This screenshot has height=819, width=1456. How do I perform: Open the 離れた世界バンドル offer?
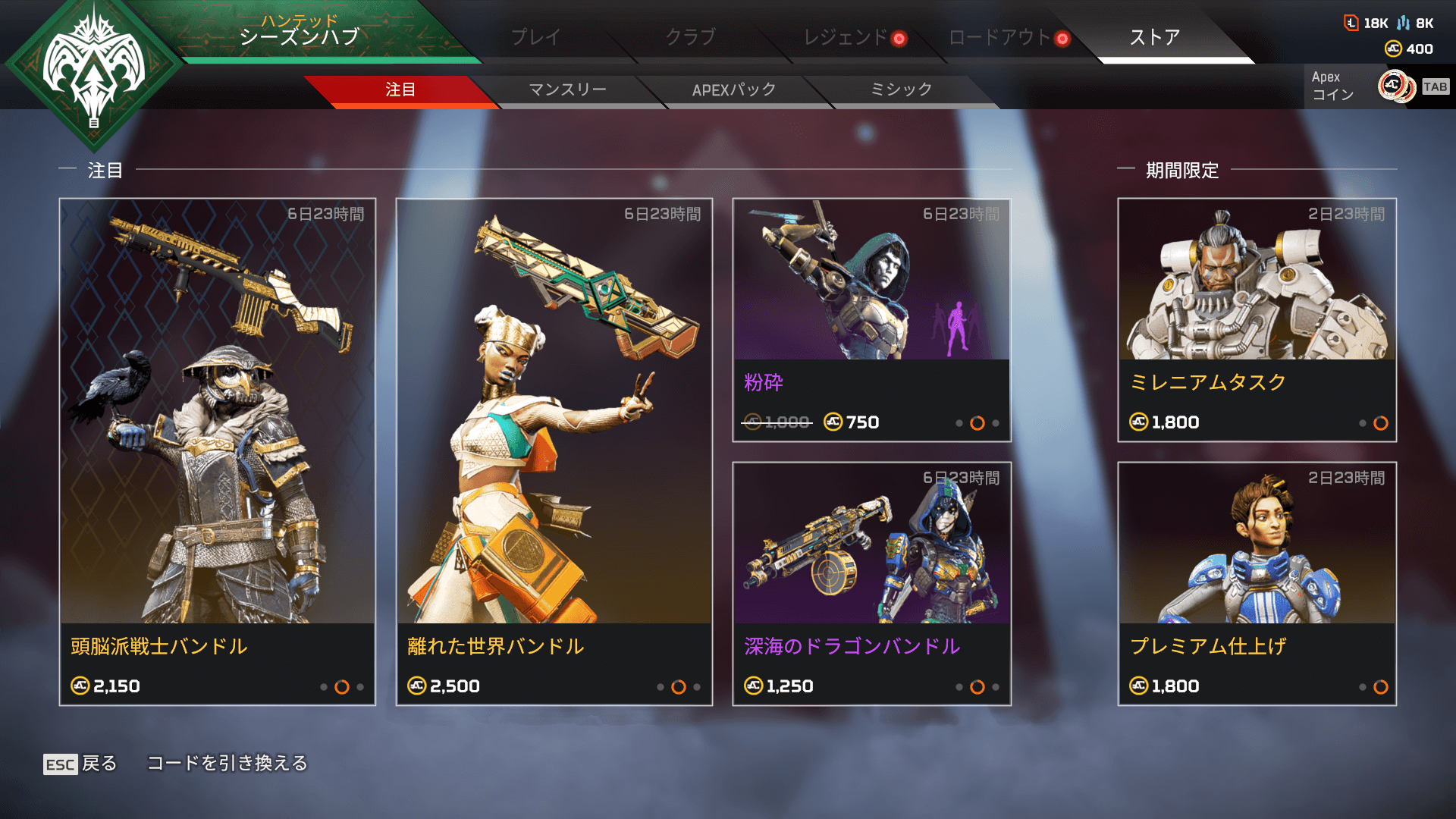point(554,451)
